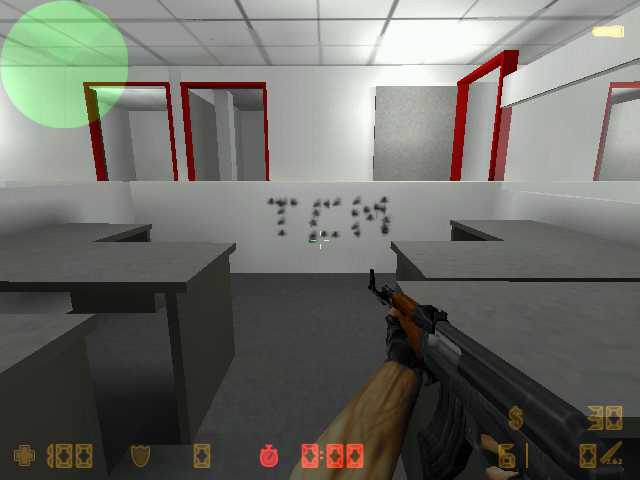Click the armor shield icon
The height and width of the screenshot is (480, 640).
pos(140,456)
